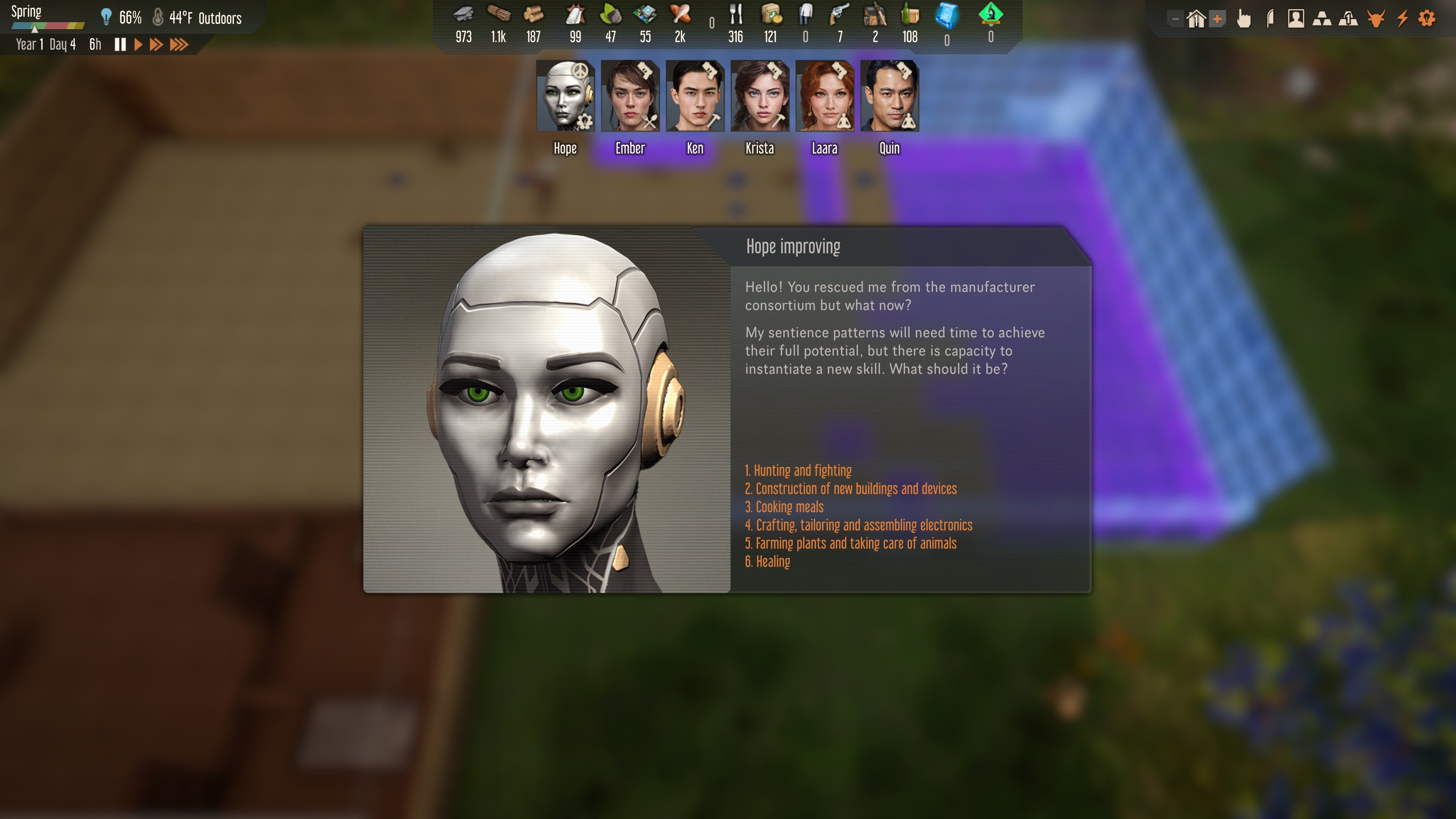
Task: Set game speed to triple fast-forward
Action: pos(179,45)
